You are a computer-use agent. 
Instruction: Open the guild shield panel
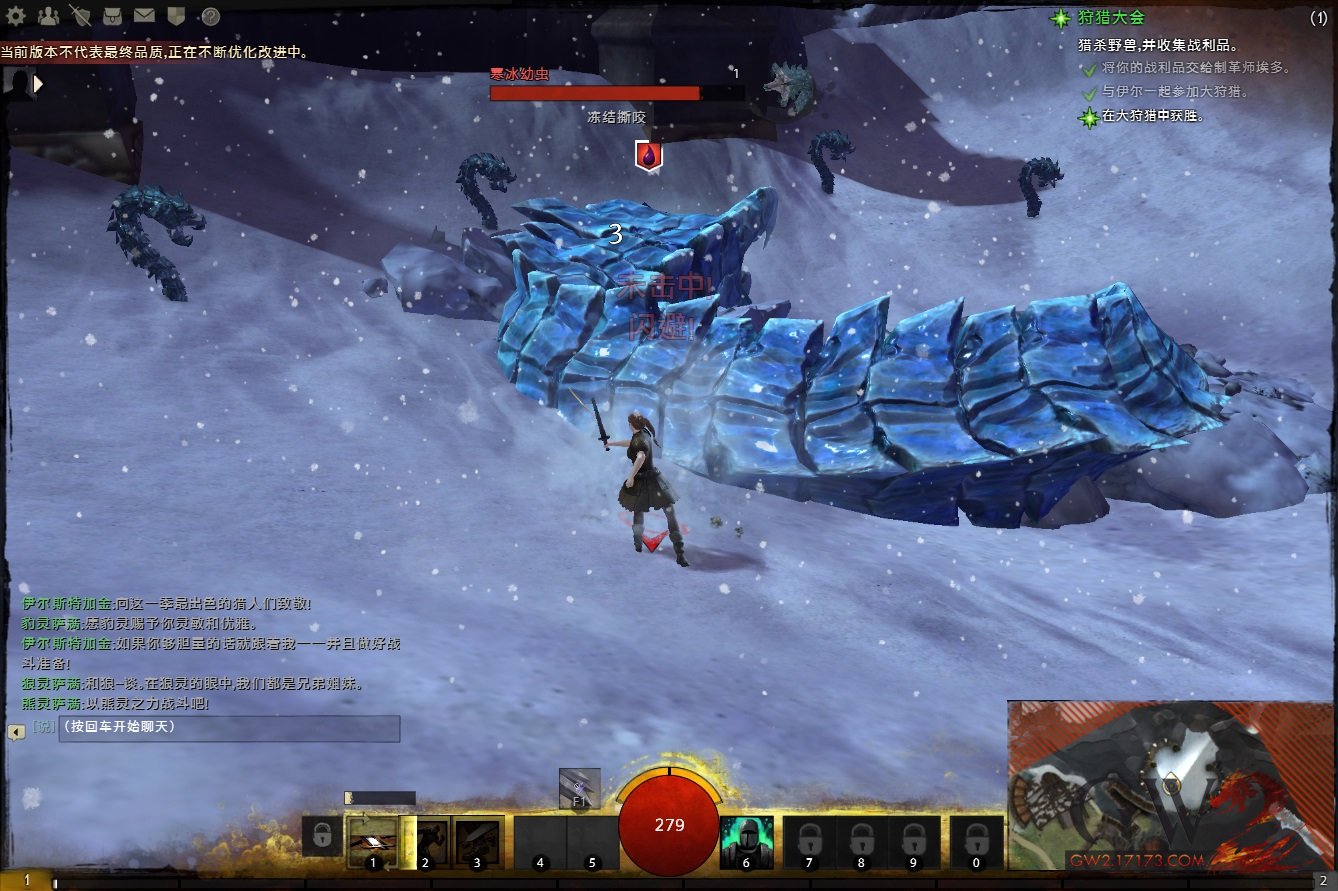(176, 15)
